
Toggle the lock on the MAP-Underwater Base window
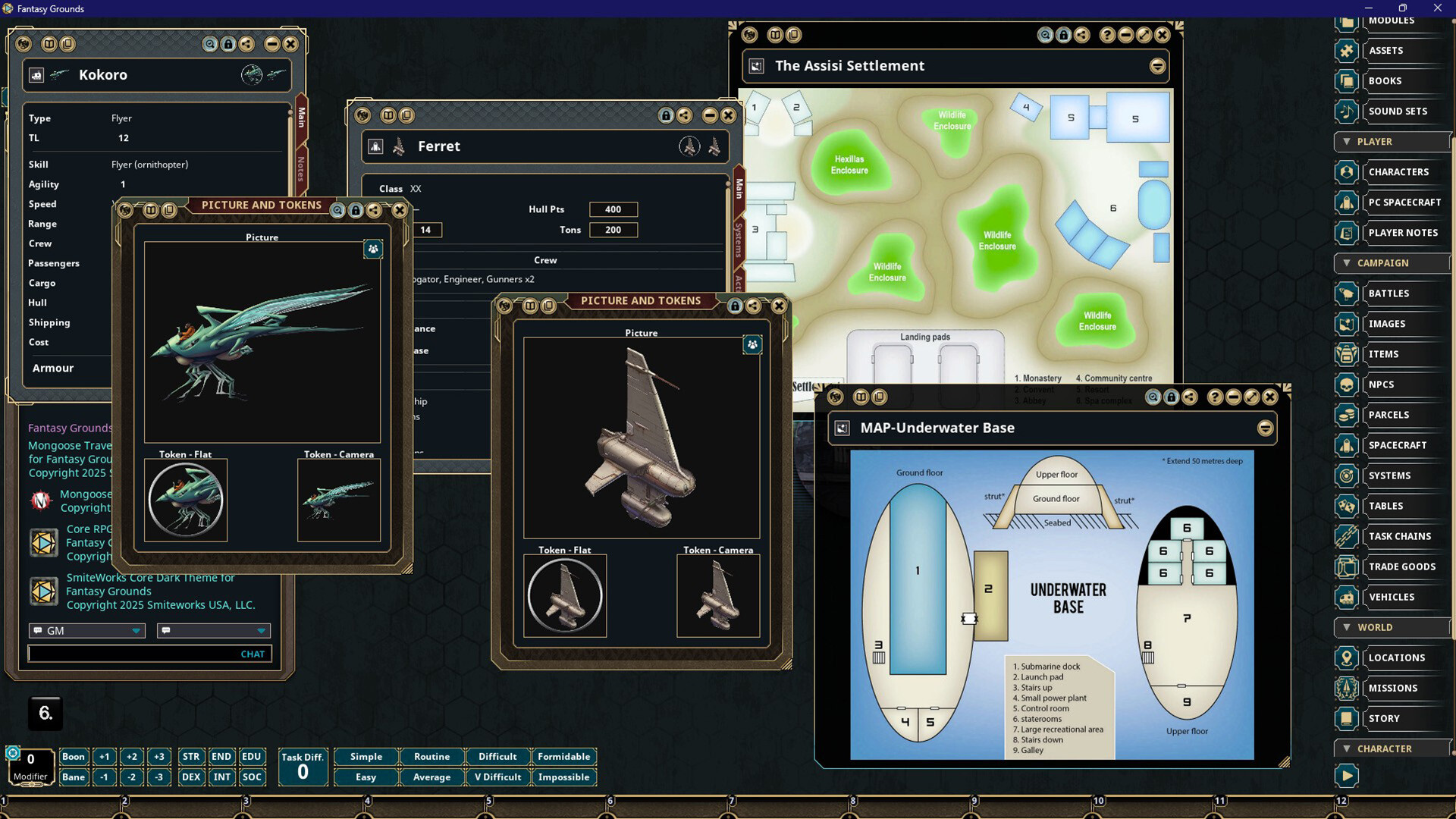(x=1172, y=397)
